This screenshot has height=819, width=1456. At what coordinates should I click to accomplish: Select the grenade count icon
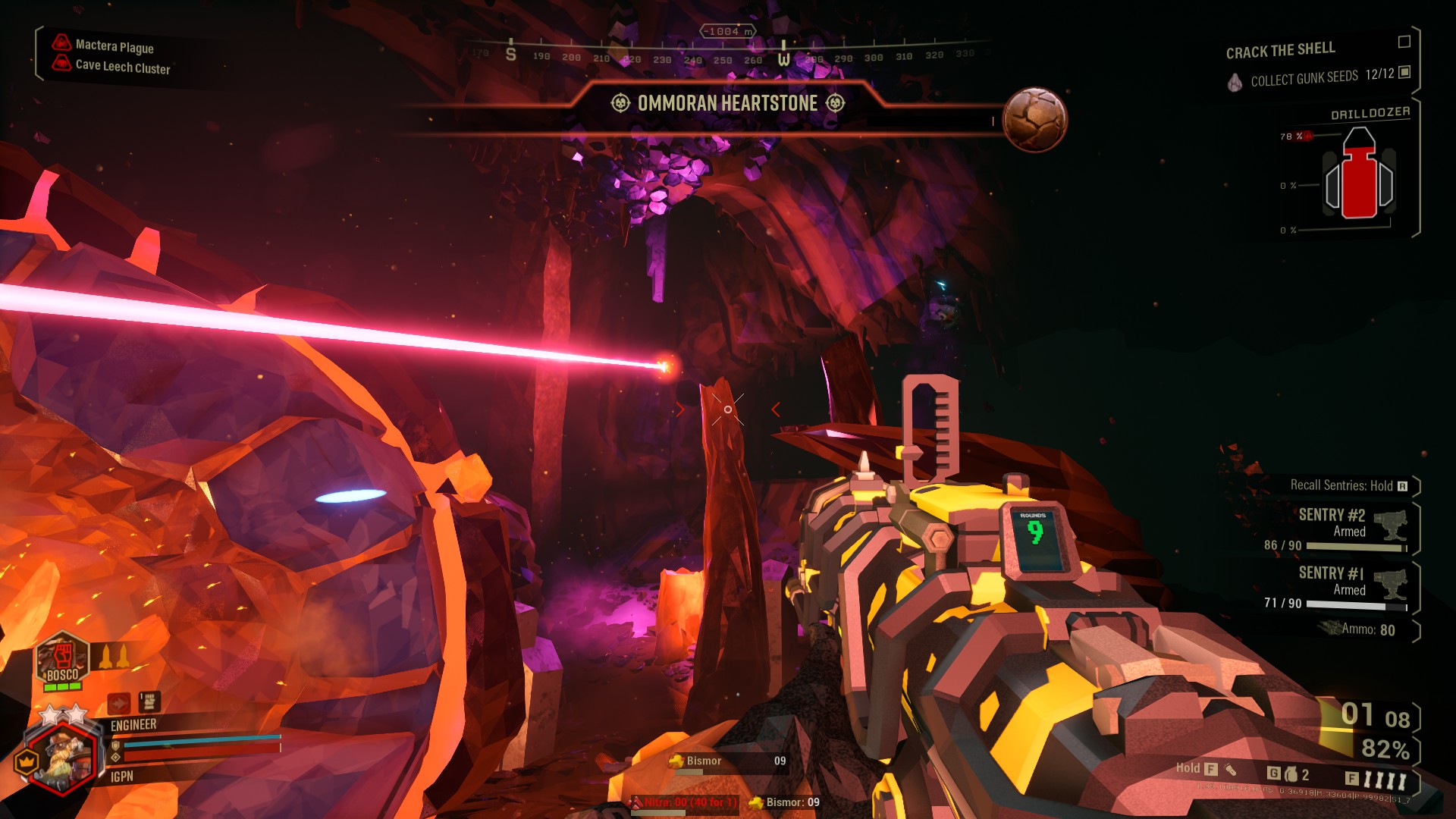point(1291,774)
